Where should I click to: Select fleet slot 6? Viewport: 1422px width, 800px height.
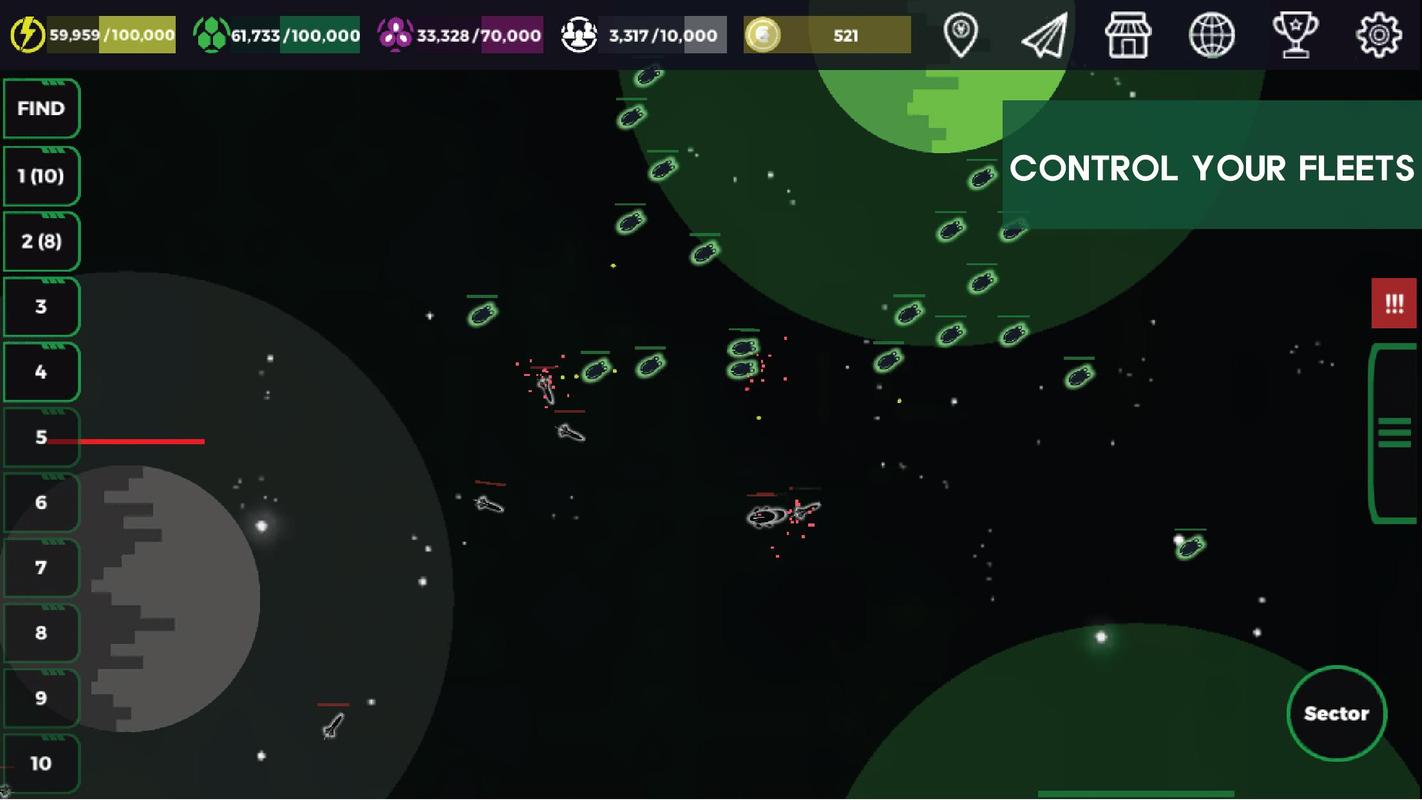pos(41,502)
